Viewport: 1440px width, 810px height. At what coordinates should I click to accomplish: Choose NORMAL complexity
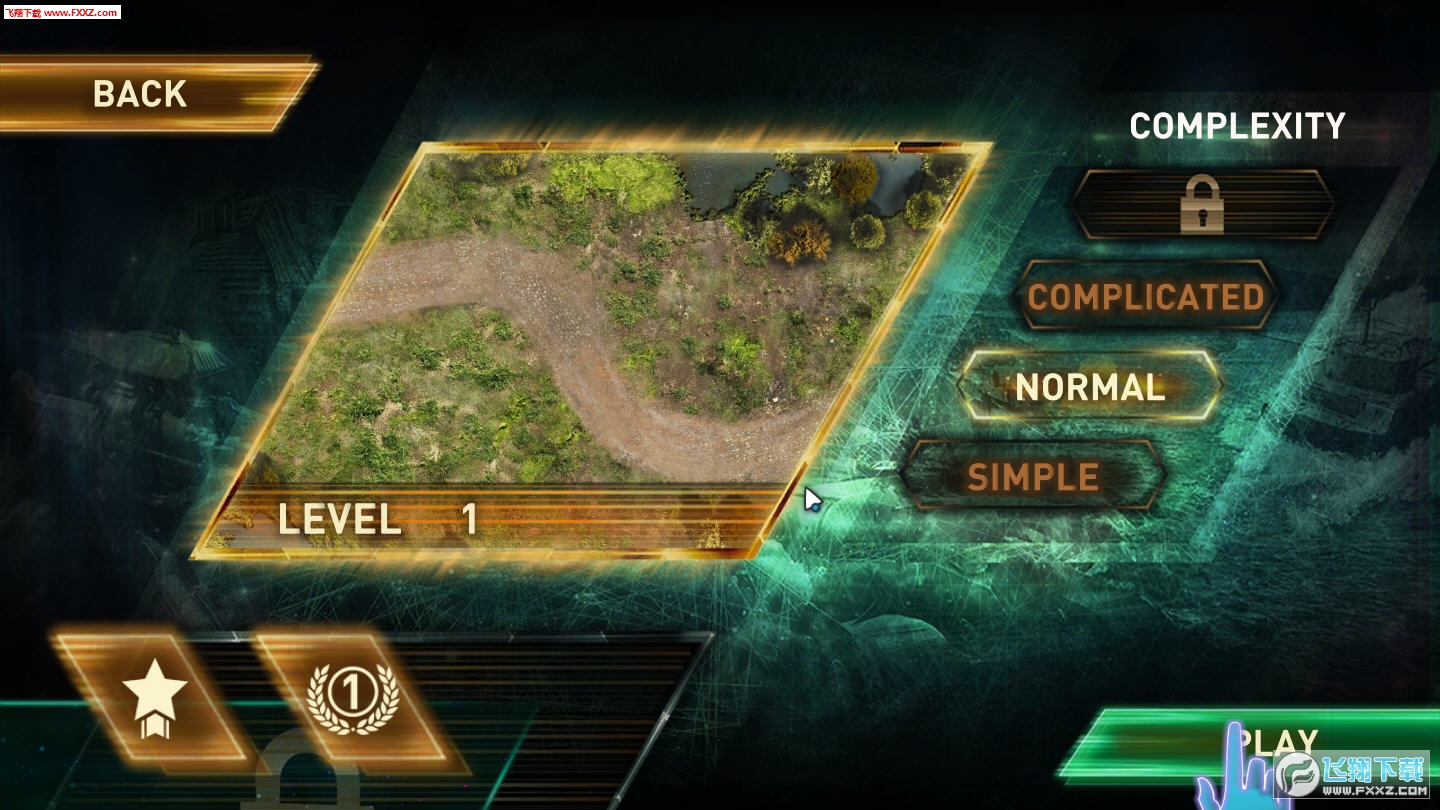(x=1090, y=387)
